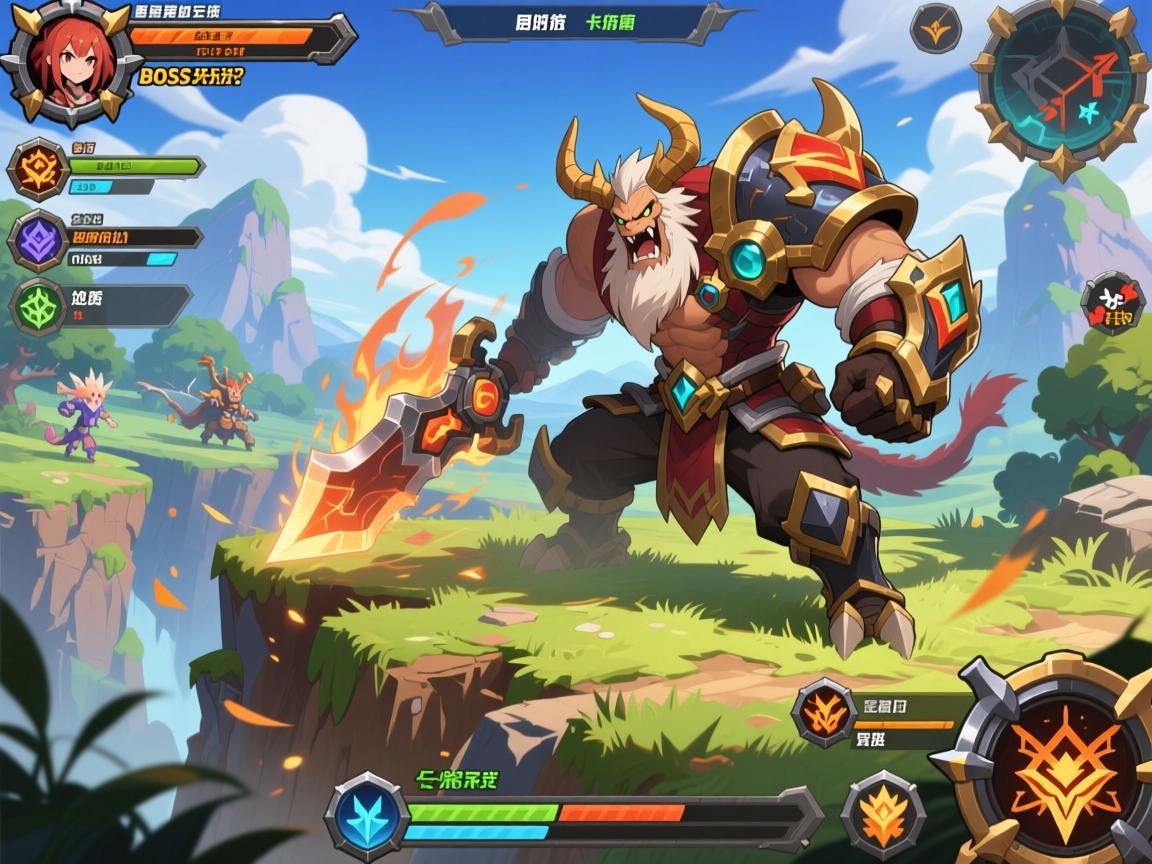Screen dimensions: 1152x864
Task: Select the purple diamond emblem icon
Action: (x=38, y=242)
